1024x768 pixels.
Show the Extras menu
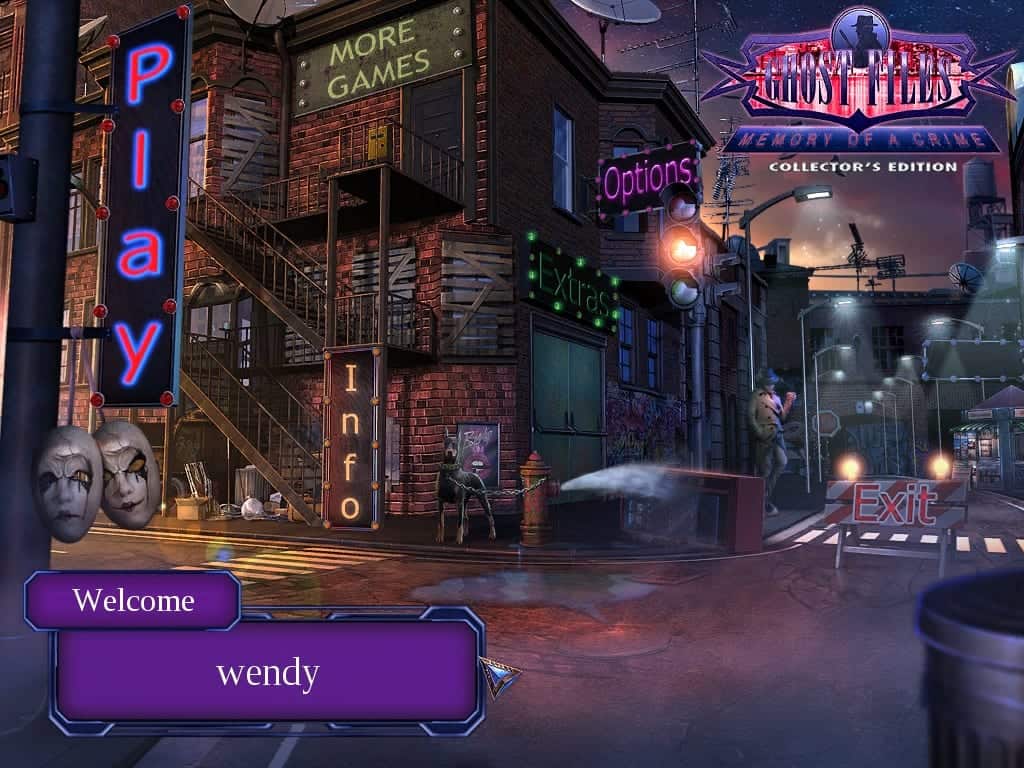(x=572, y=282)
